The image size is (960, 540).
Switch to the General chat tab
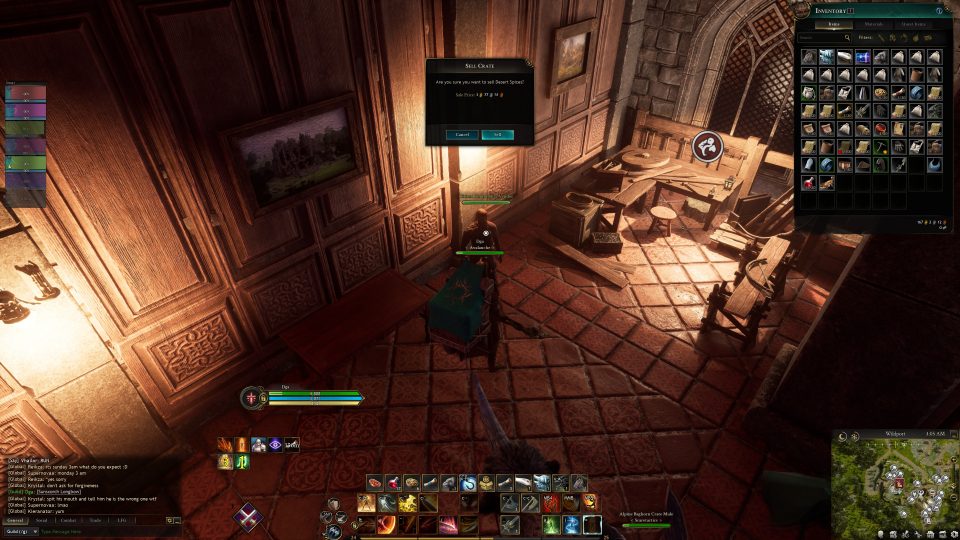(15, 520)
